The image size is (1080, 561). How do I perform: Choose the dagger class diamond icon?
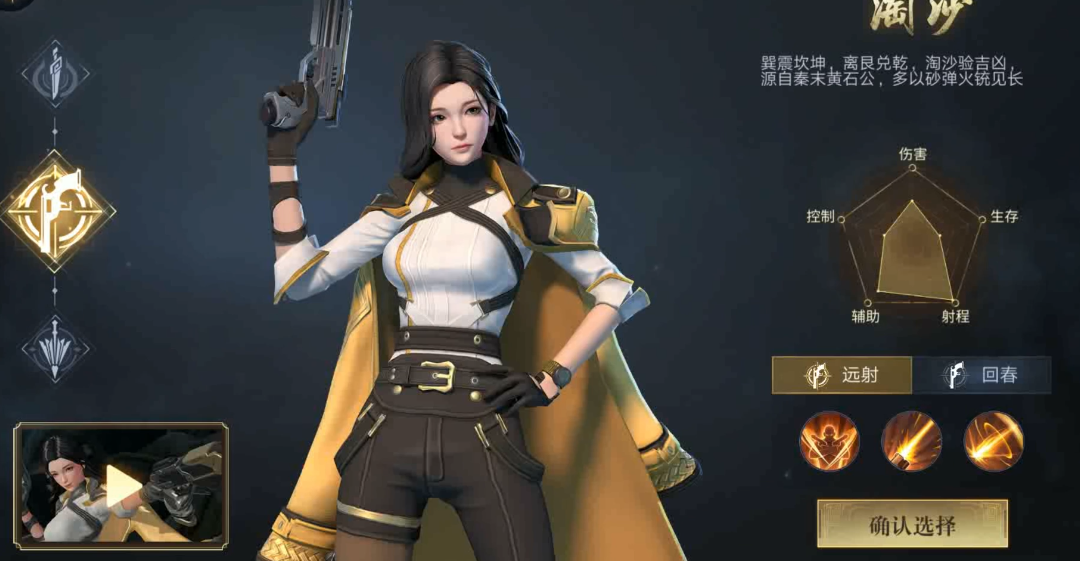tap(55, 74)
